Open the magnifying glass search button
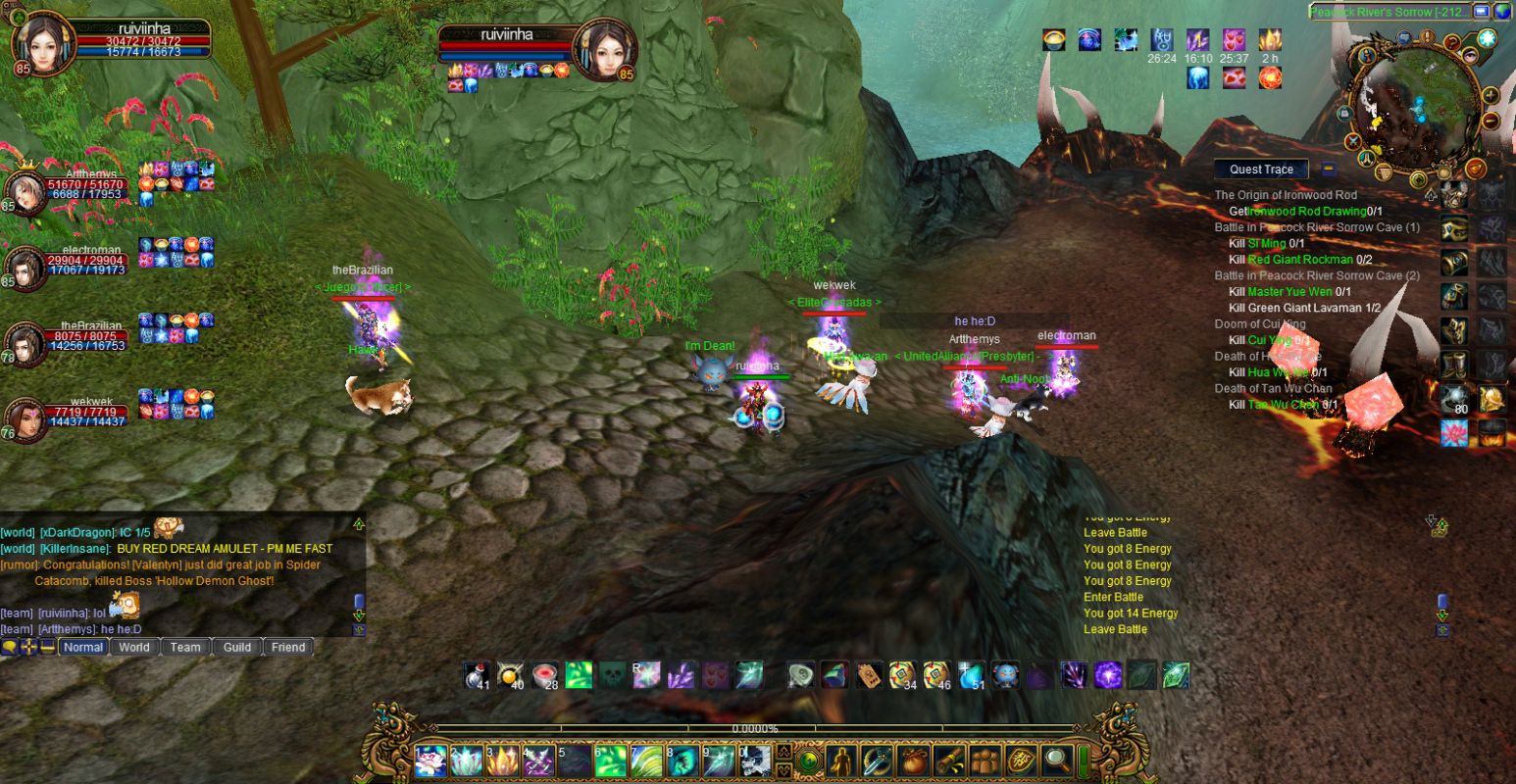The width and height of the screenshot is (1516, 784). [1056, 759]
